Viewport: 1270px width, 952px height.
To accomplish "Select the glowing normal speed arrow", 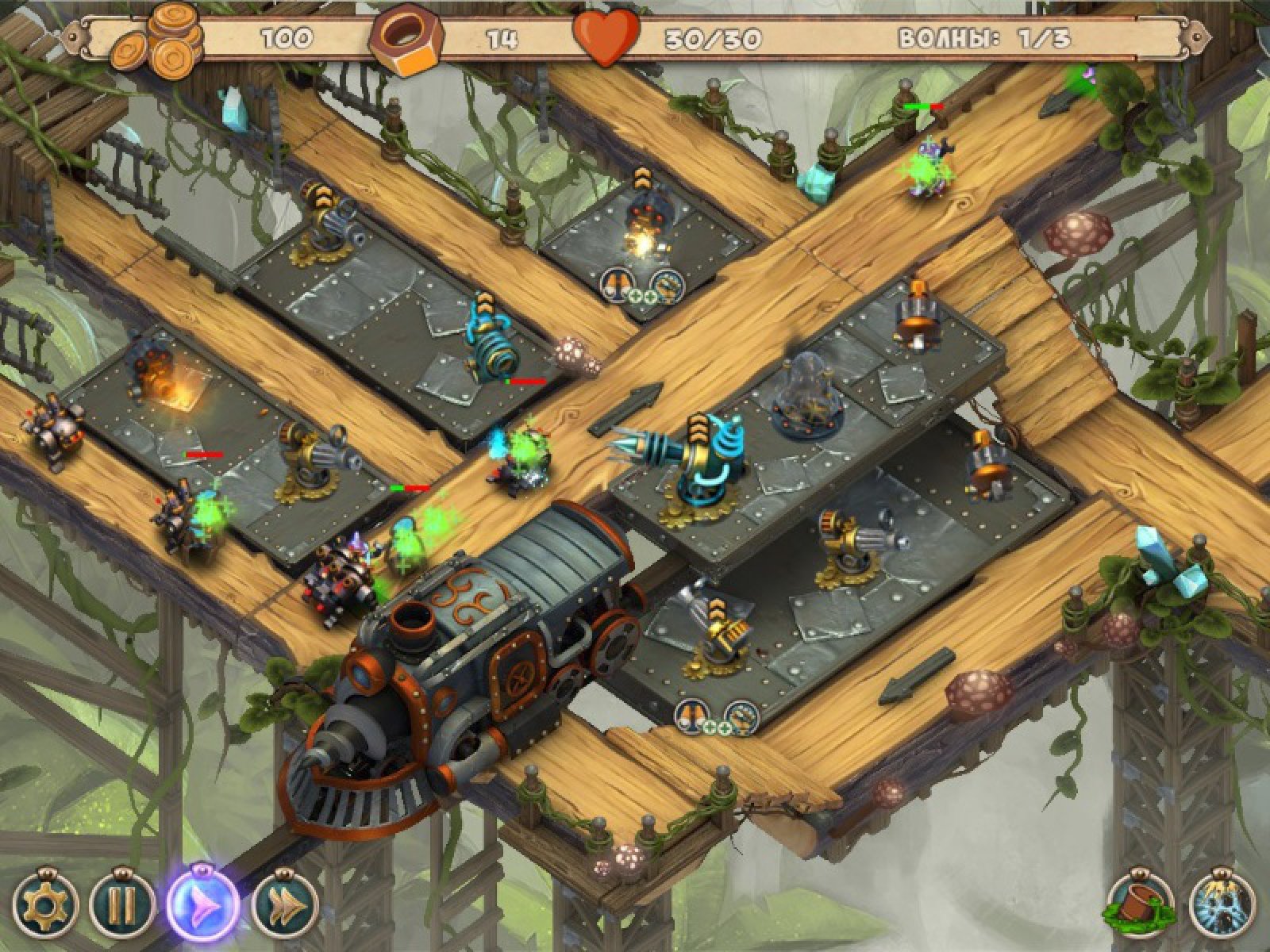I will 202,904.
